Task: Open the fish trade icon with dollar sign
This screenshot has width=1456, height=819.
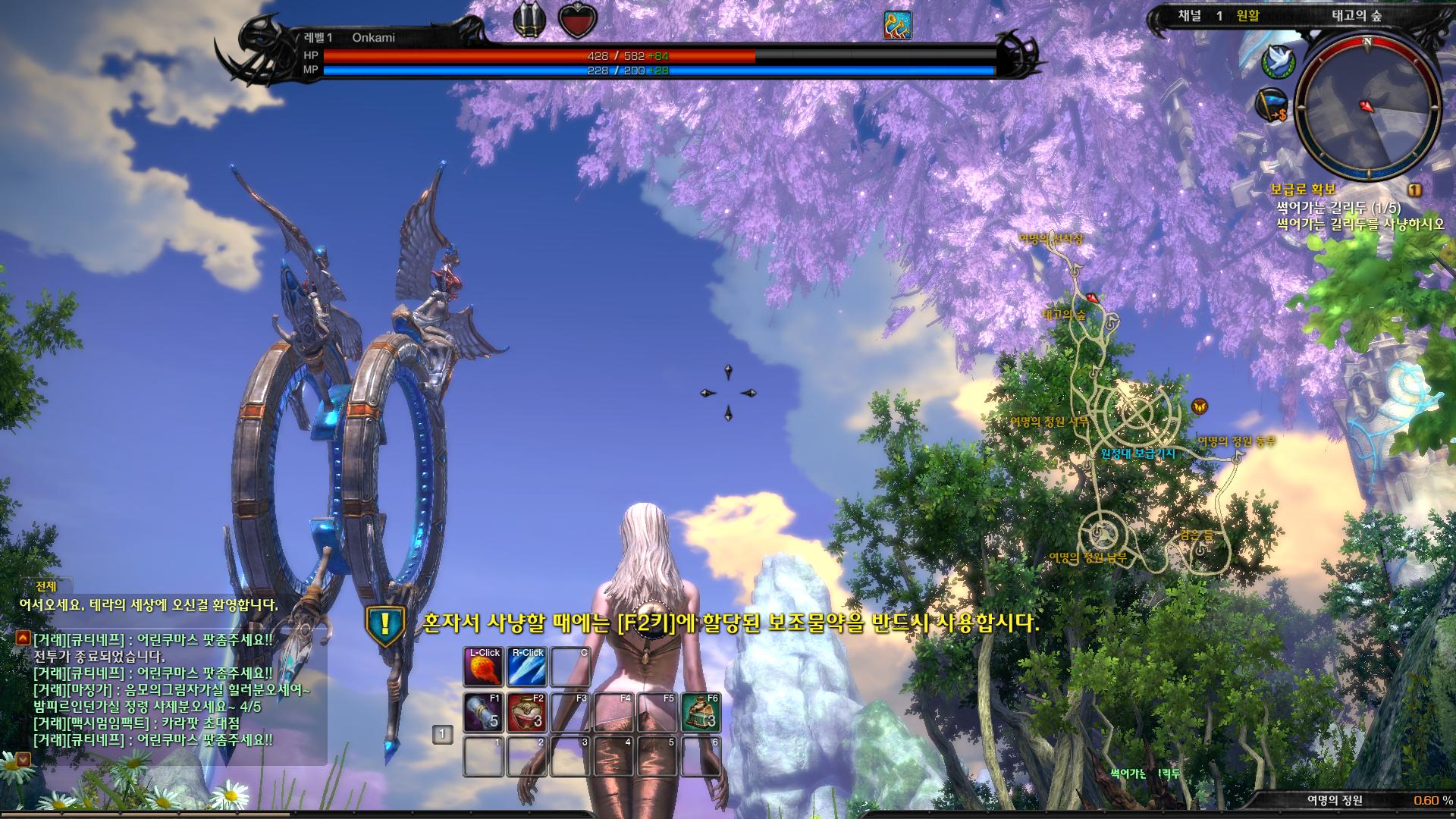Action: (x=1272, y=105)
